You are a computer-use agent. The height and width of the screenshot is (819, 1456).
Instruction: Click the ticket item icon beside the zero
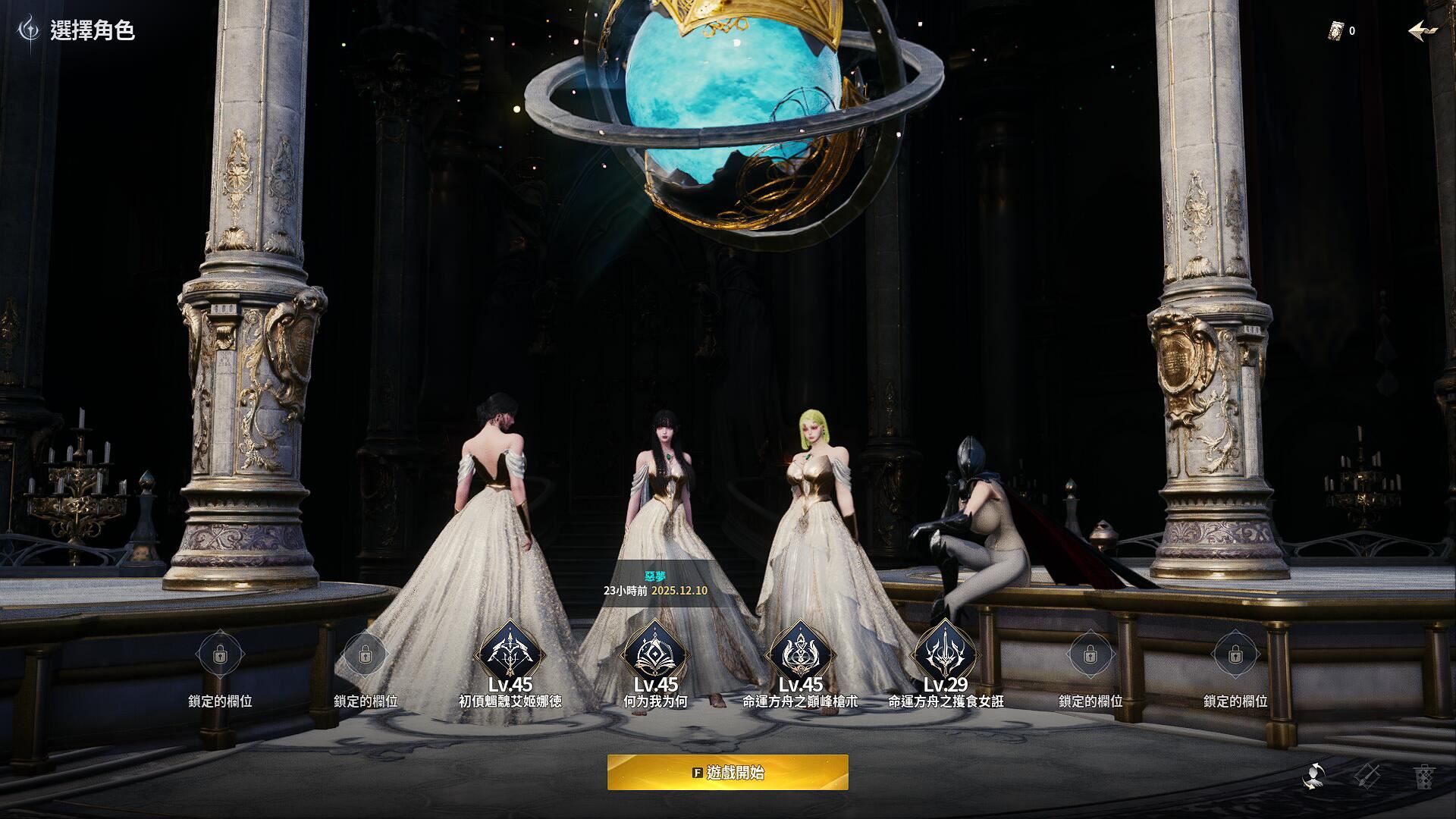click(1336, 31)
